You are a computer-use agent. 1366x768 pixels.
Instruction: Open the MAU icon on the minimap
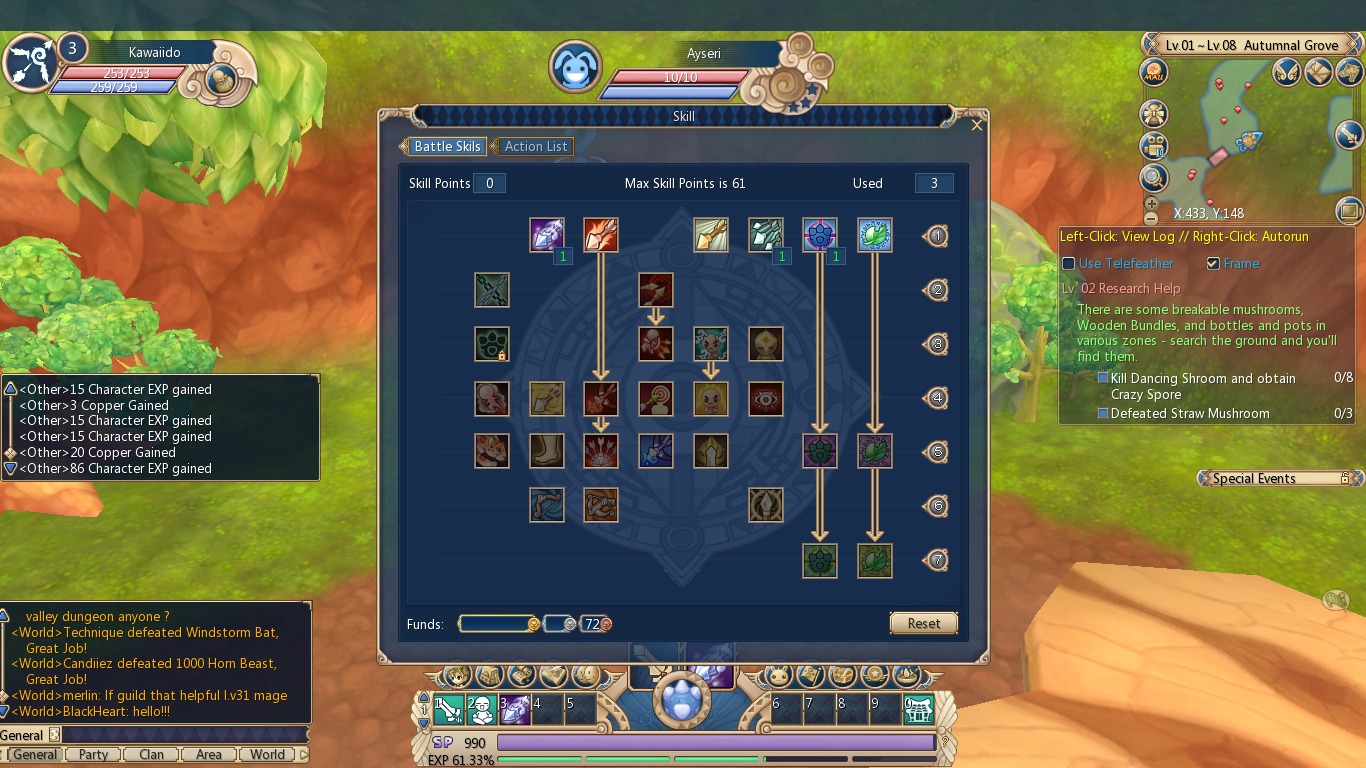pos(1153,73)
